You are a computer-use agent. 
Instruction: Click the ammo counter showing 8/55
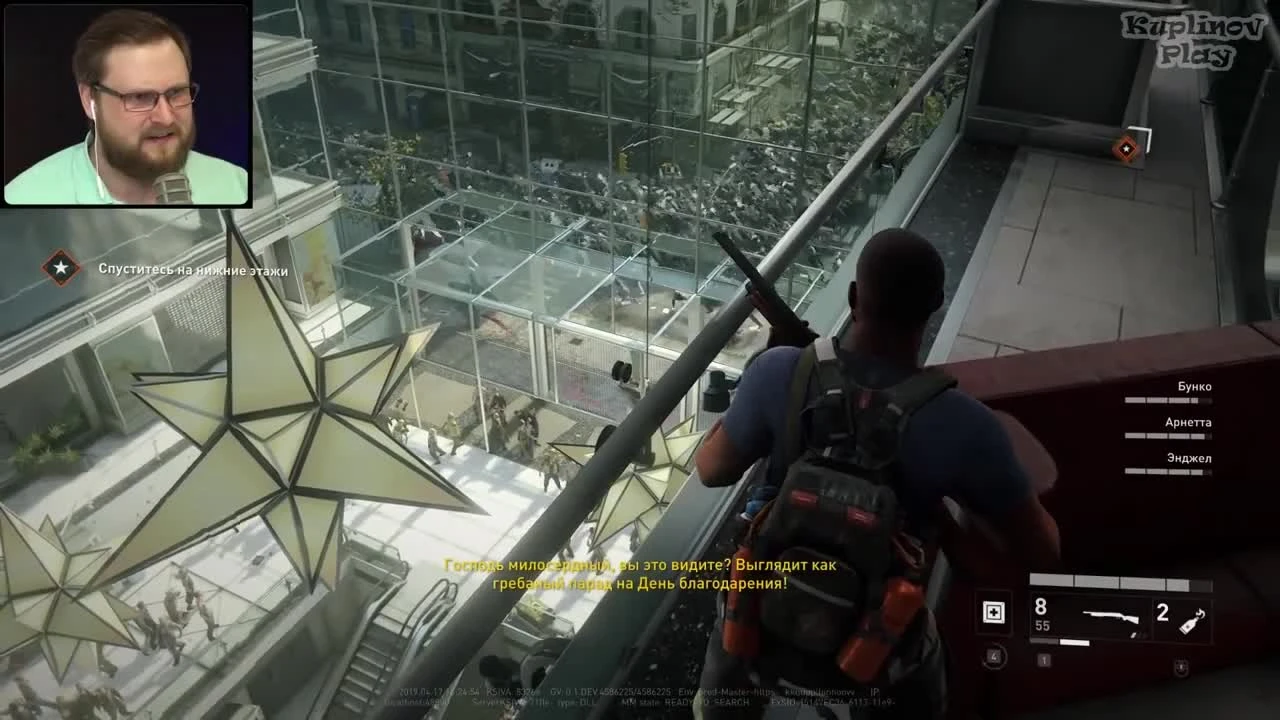point(1040,616)
